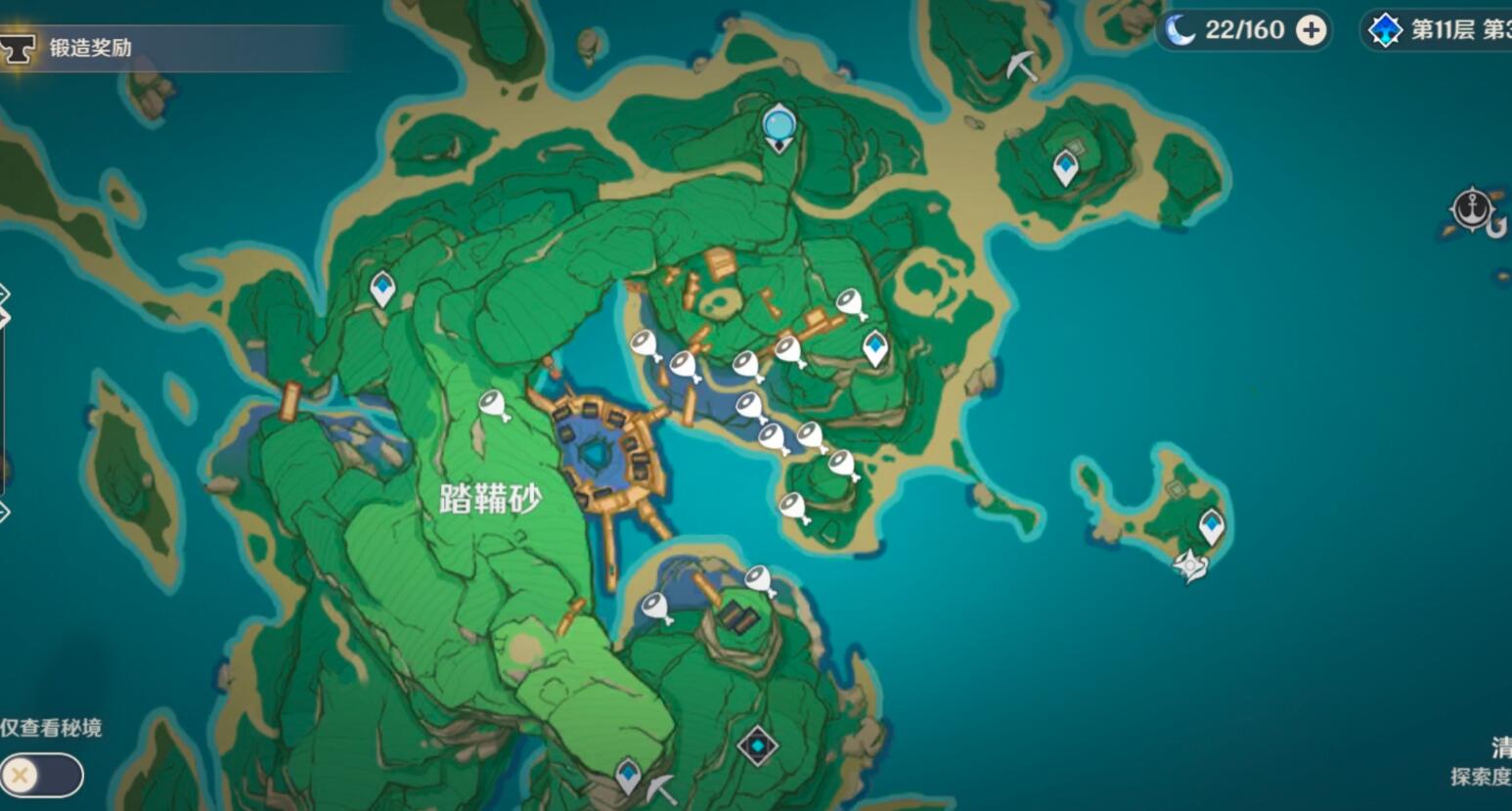Open the 第11层 abyss floor banner
The width and height of the screenshot is (1512, 811).
[x=1447, y=30]
